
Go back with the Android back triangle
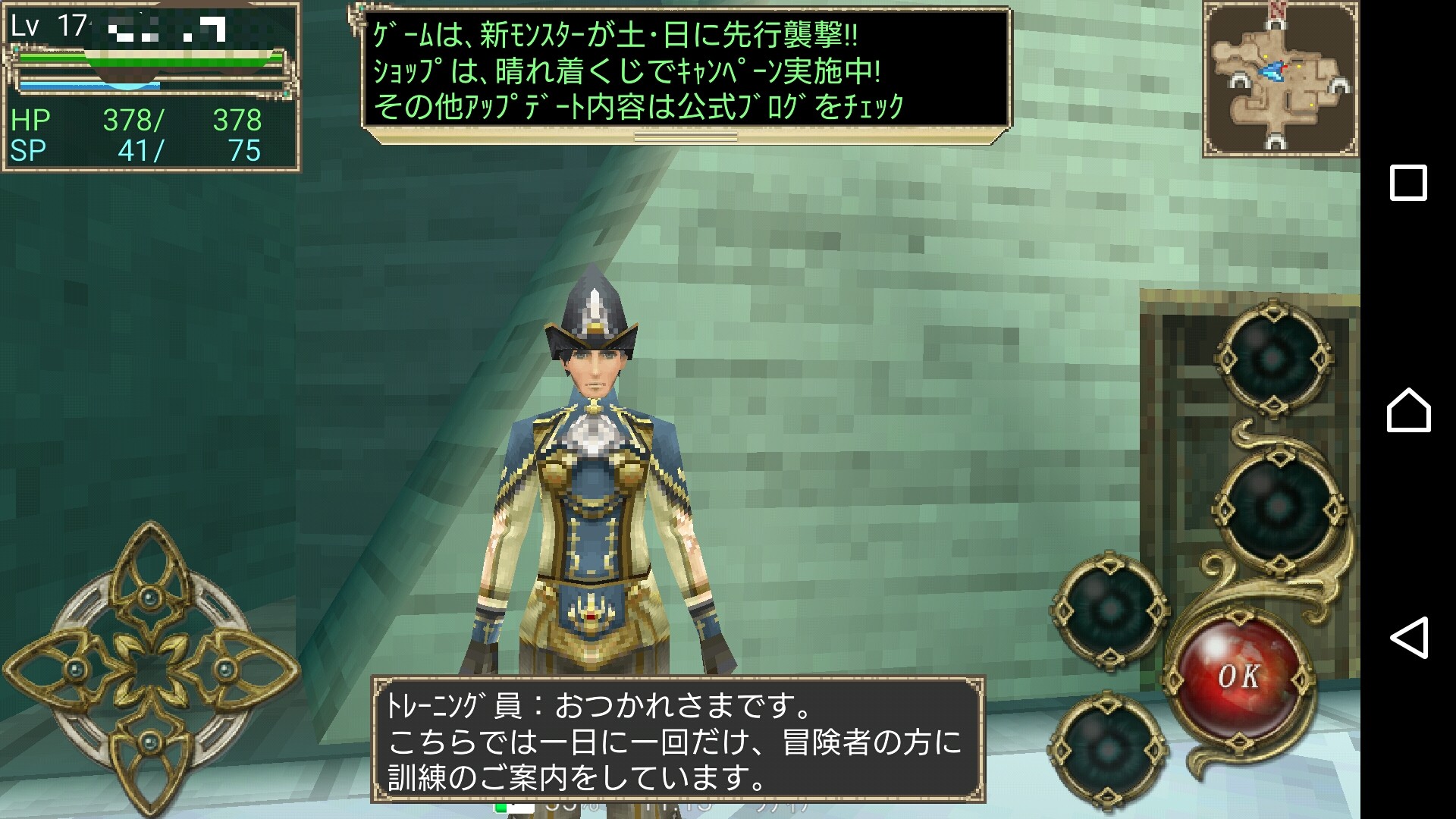[1408, 637]
